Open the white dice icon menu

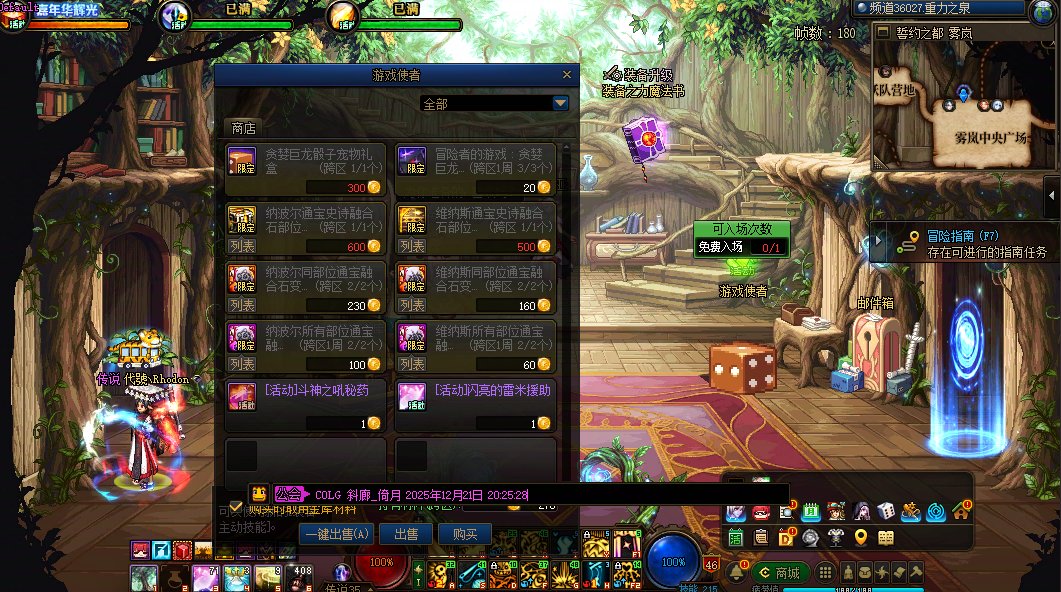pyautogui.click(x=886, y=512)
